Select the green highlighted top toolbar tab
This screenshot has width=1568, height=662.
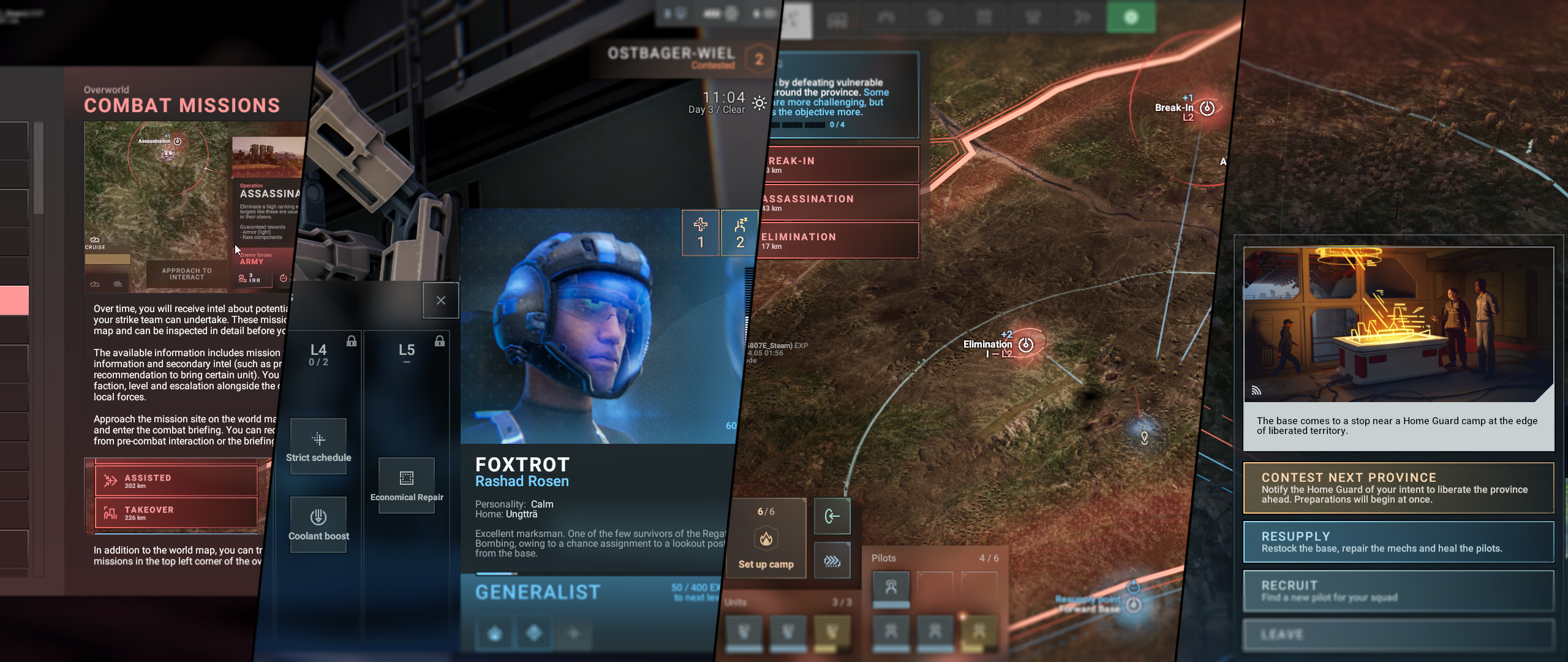click(1131, 17)
